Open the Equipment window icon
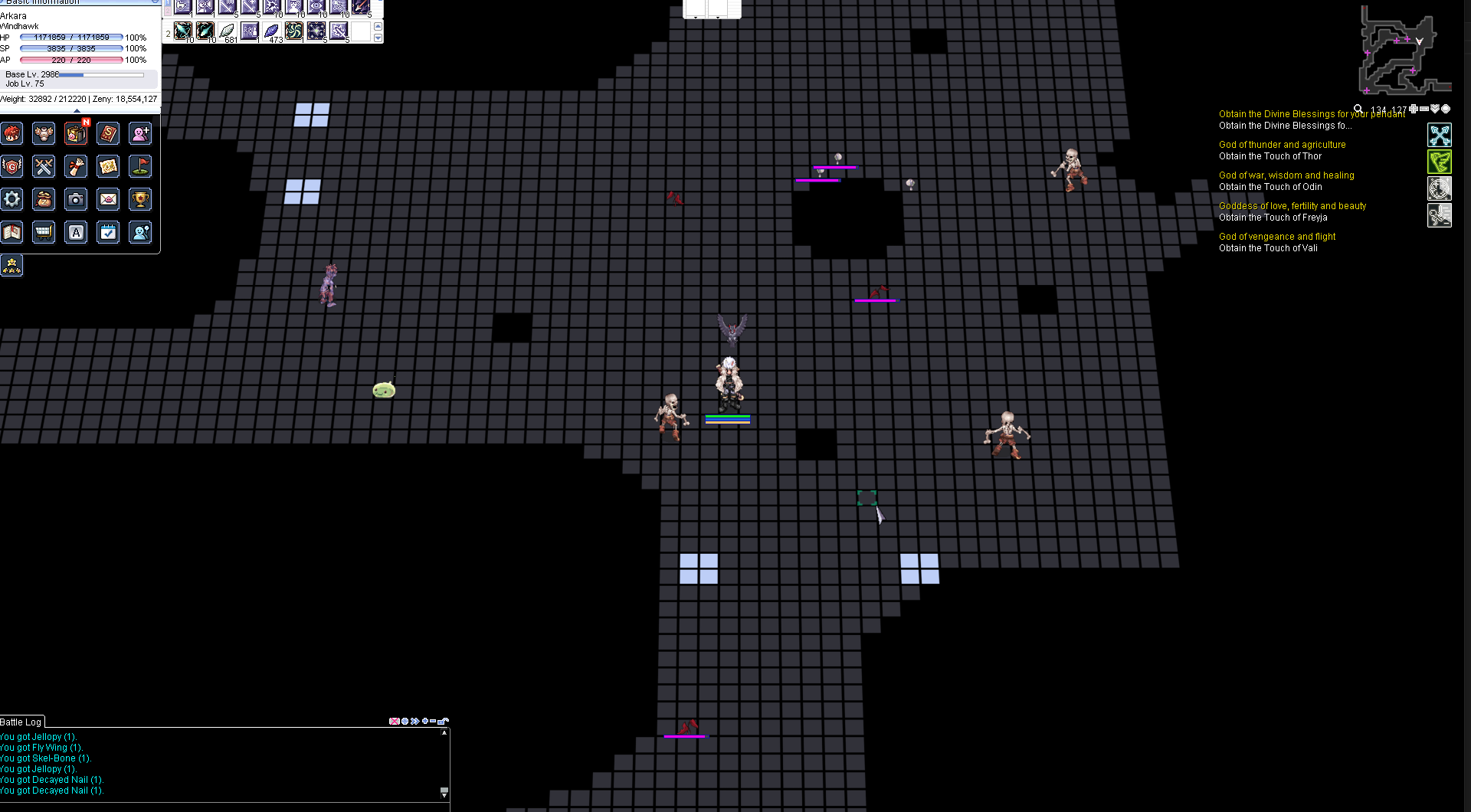The height and width of the screenshot is (812, 1471). pyautogui.click(x=44, y=133)
